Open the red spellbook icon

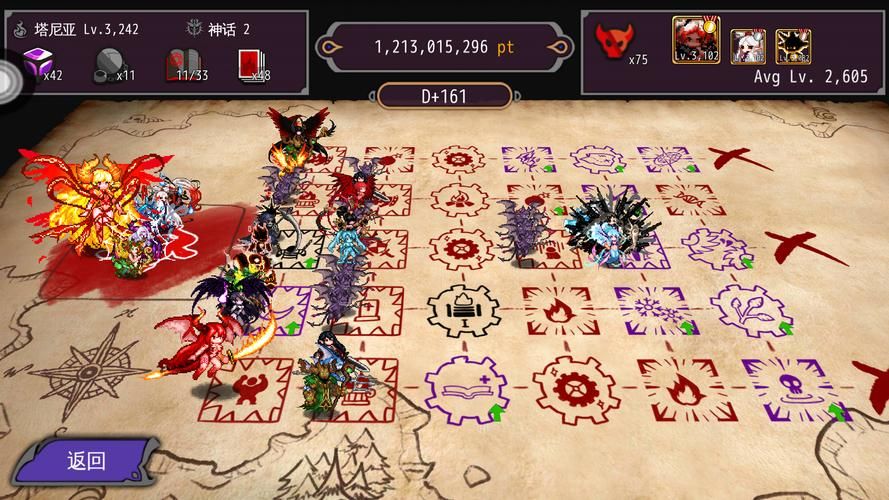pyautogui.click(x=179, y=66)
